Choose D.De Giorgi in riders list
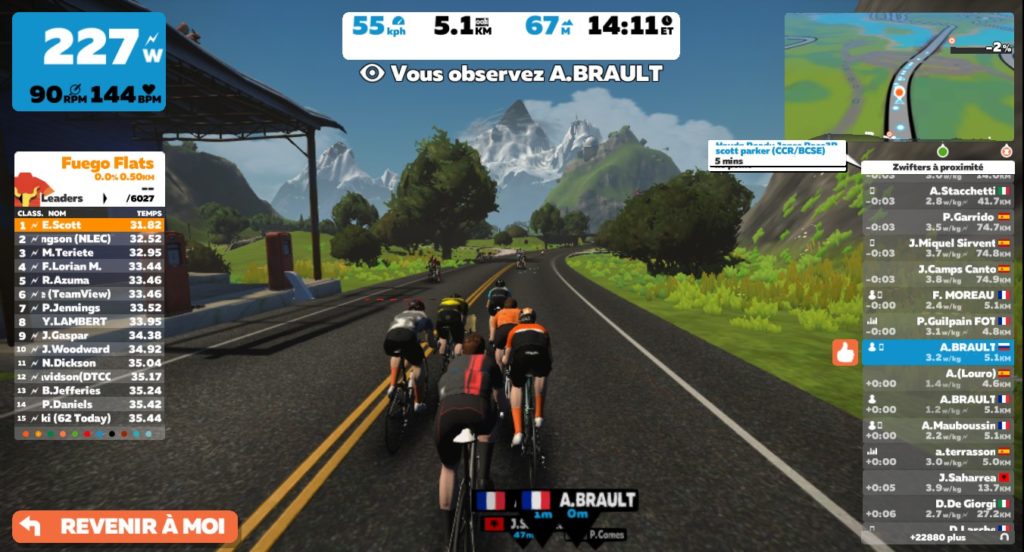 938,508
